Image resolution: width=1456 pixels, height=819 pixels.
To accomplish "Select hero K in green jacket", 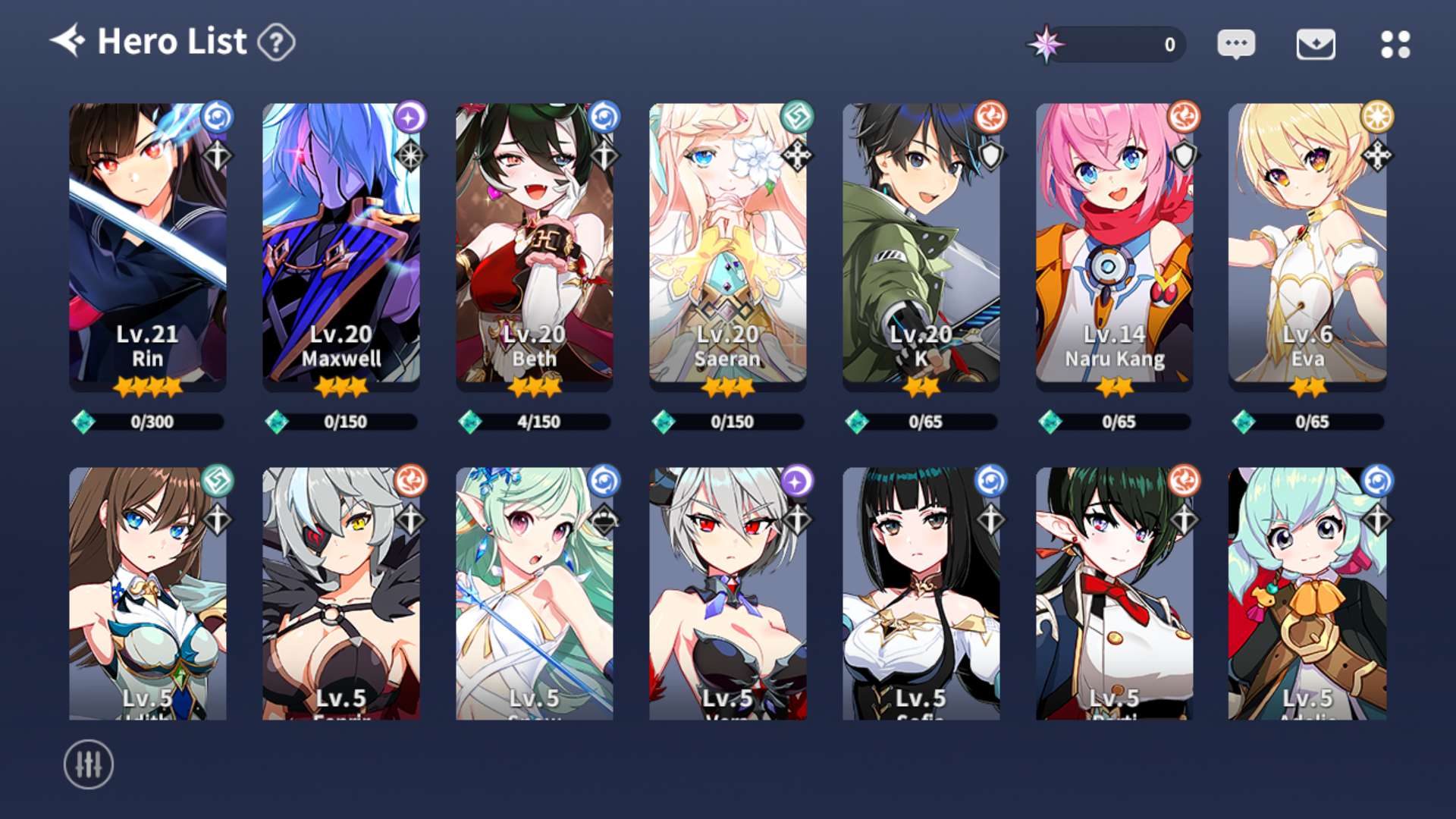I will 921,246.
